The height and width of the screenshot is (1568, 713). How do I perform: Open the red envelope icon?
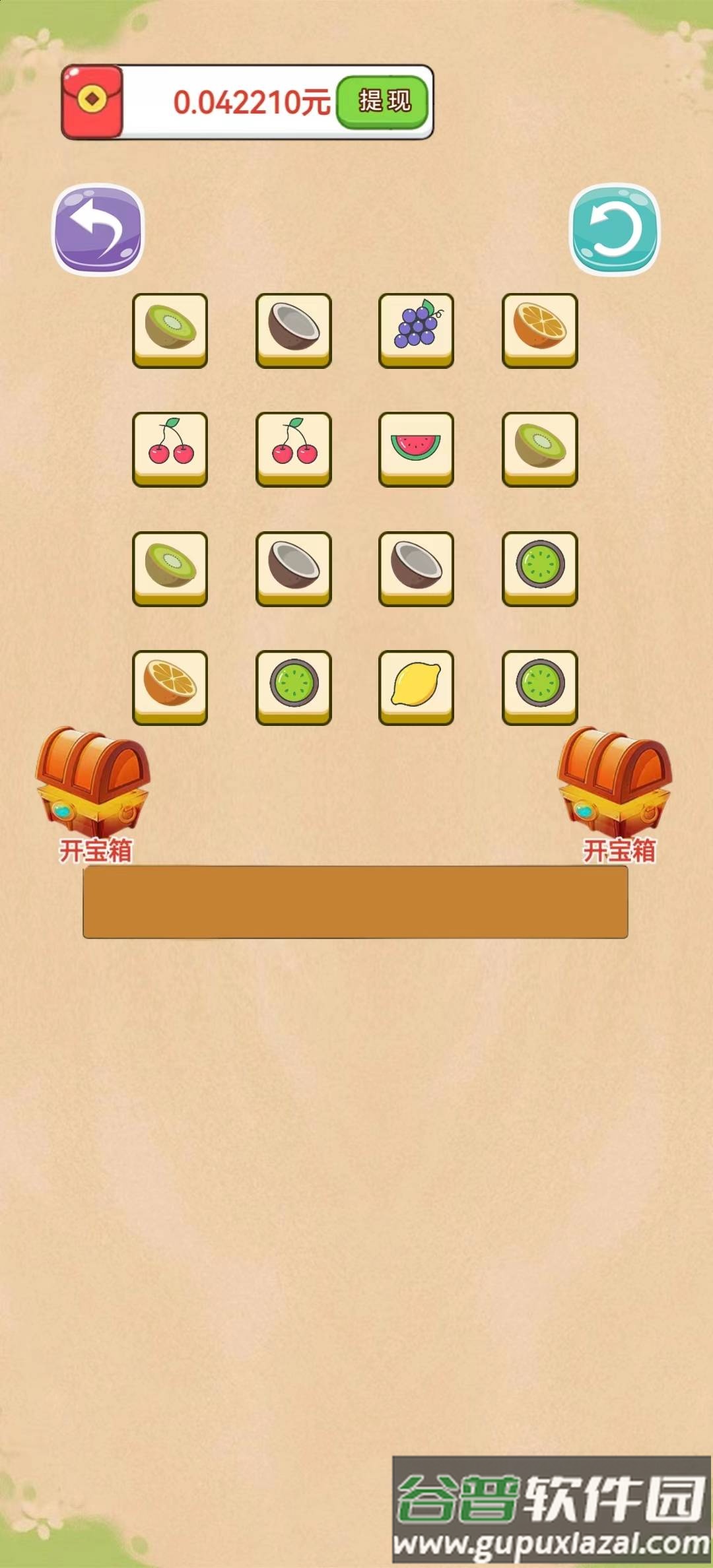pos(92,102)
